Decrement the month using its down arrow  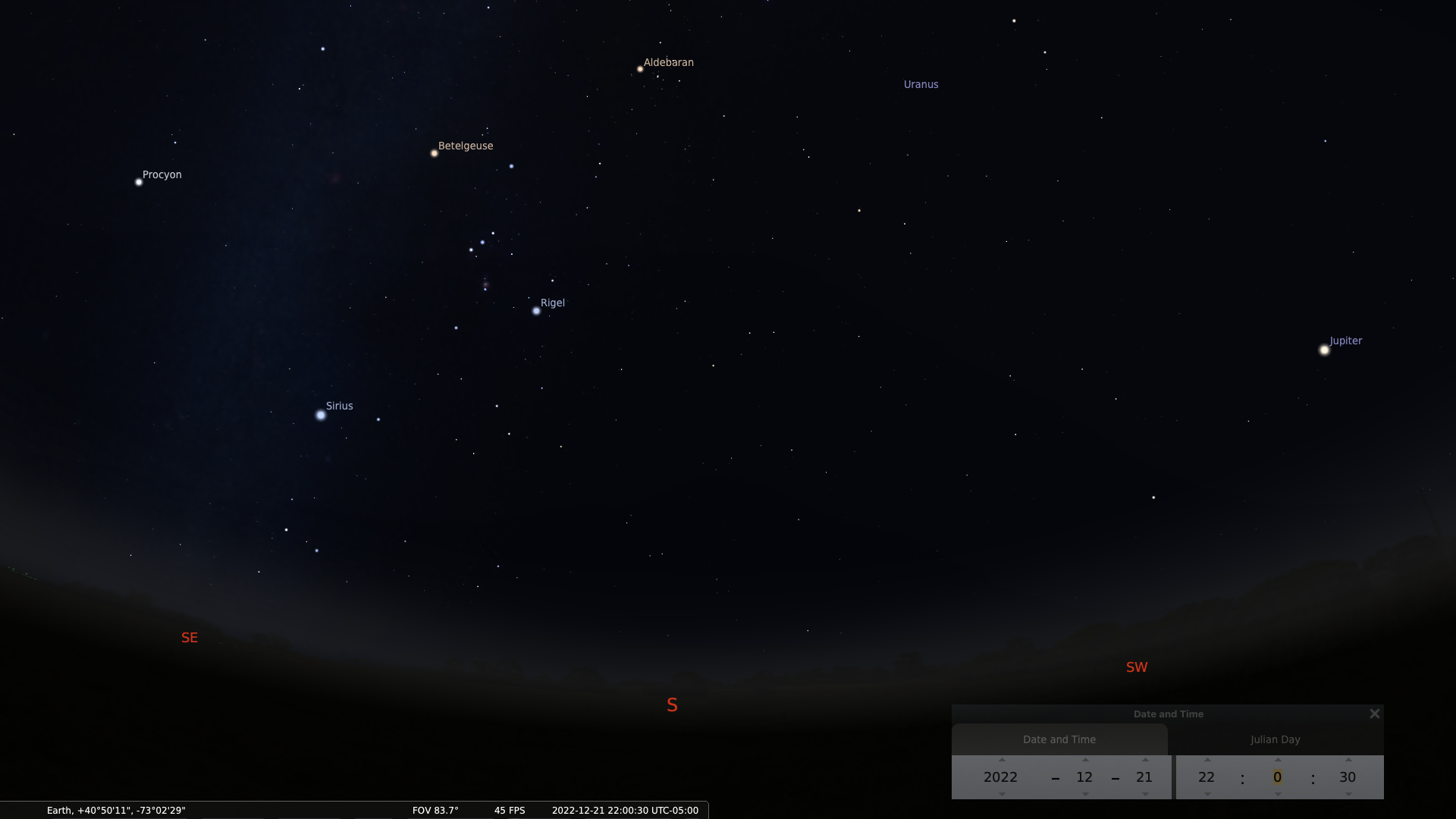click(1085, 794)
